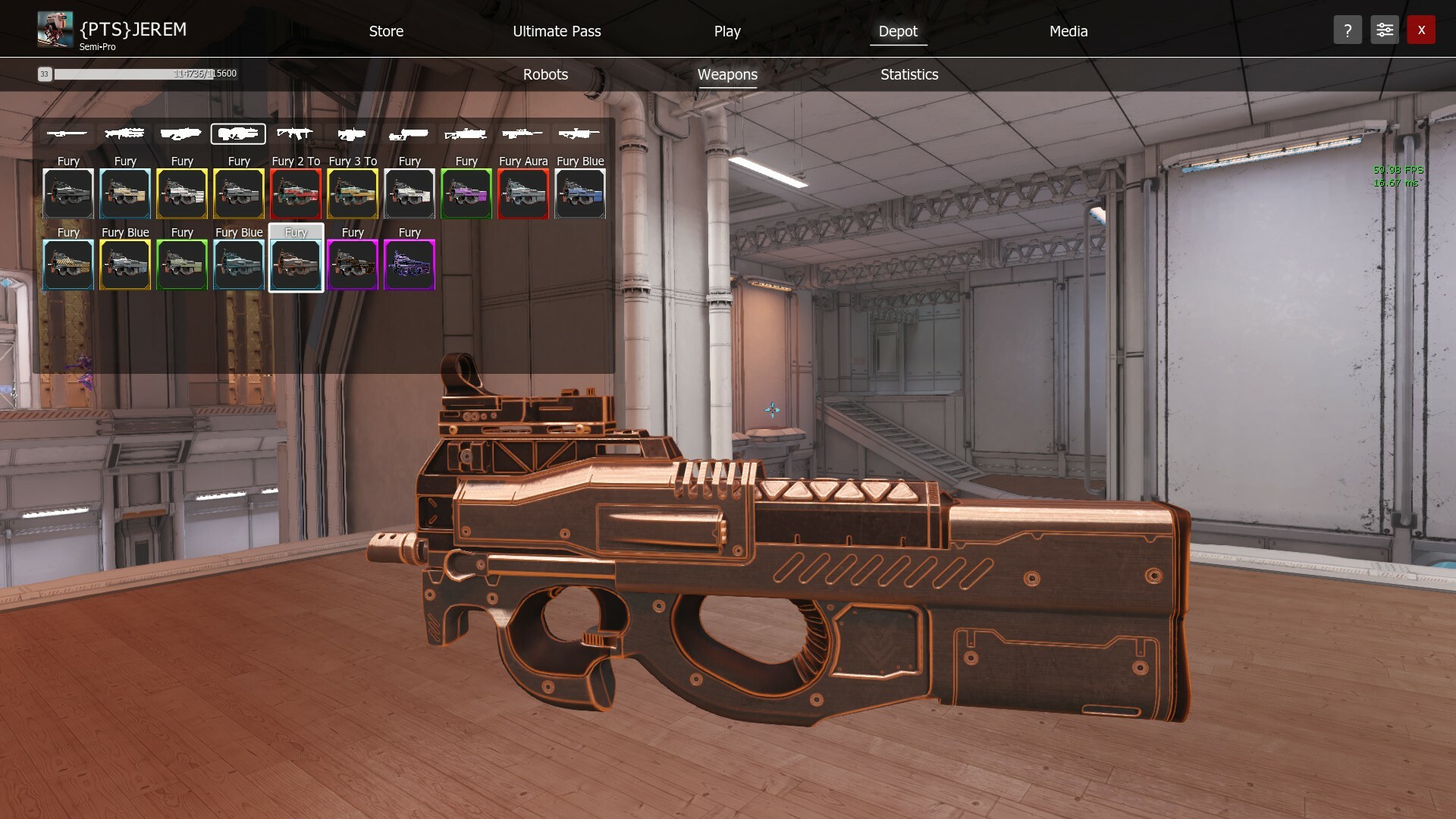Open the Ultimate Pass menu

(557, 31)
